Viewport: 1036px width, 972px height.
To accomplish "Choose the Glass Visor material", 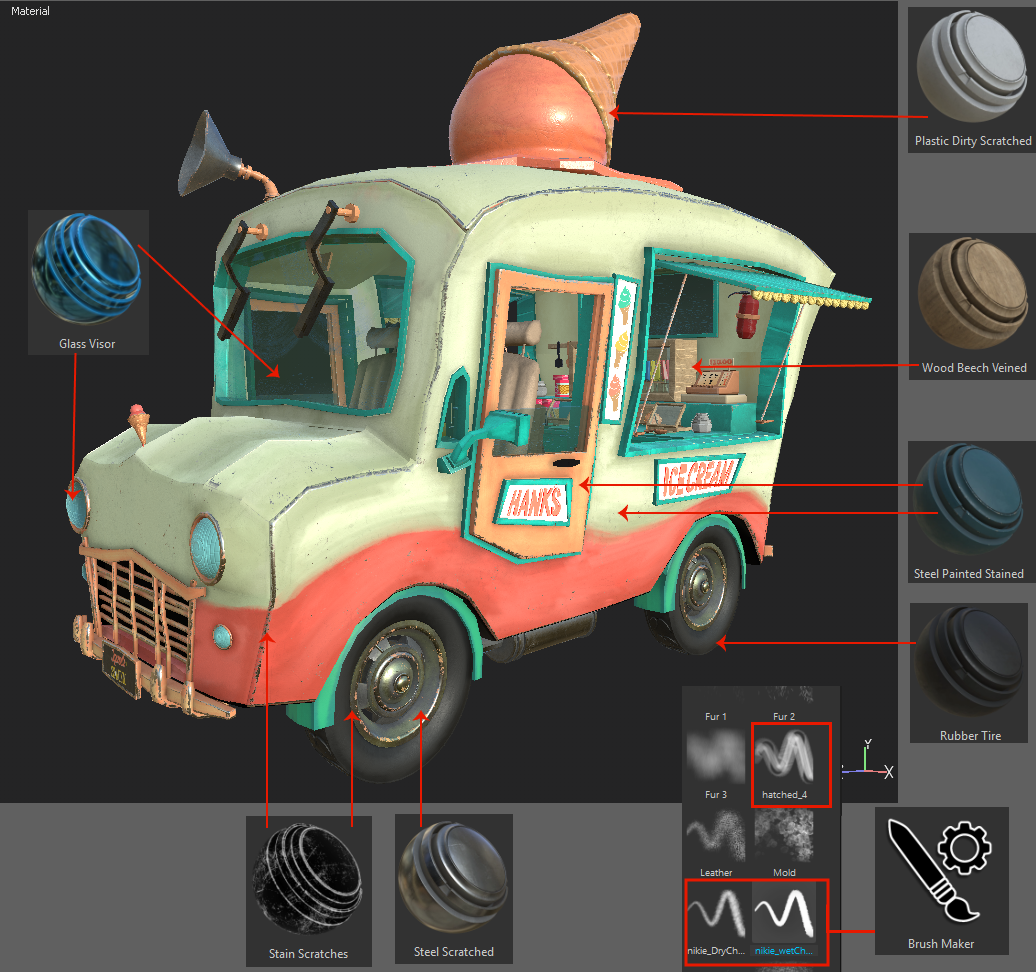I will pos(87,271).
